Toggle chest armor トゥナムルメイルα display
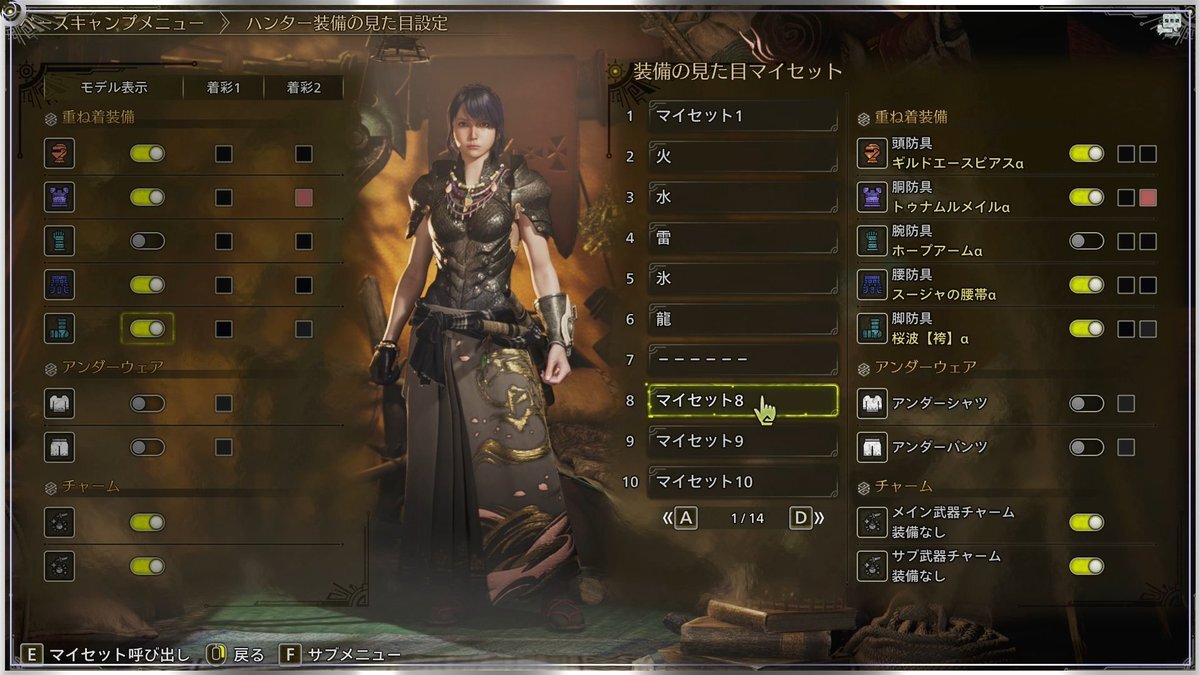This screenshot has width=1200, height=675. tap(1086, 197)
